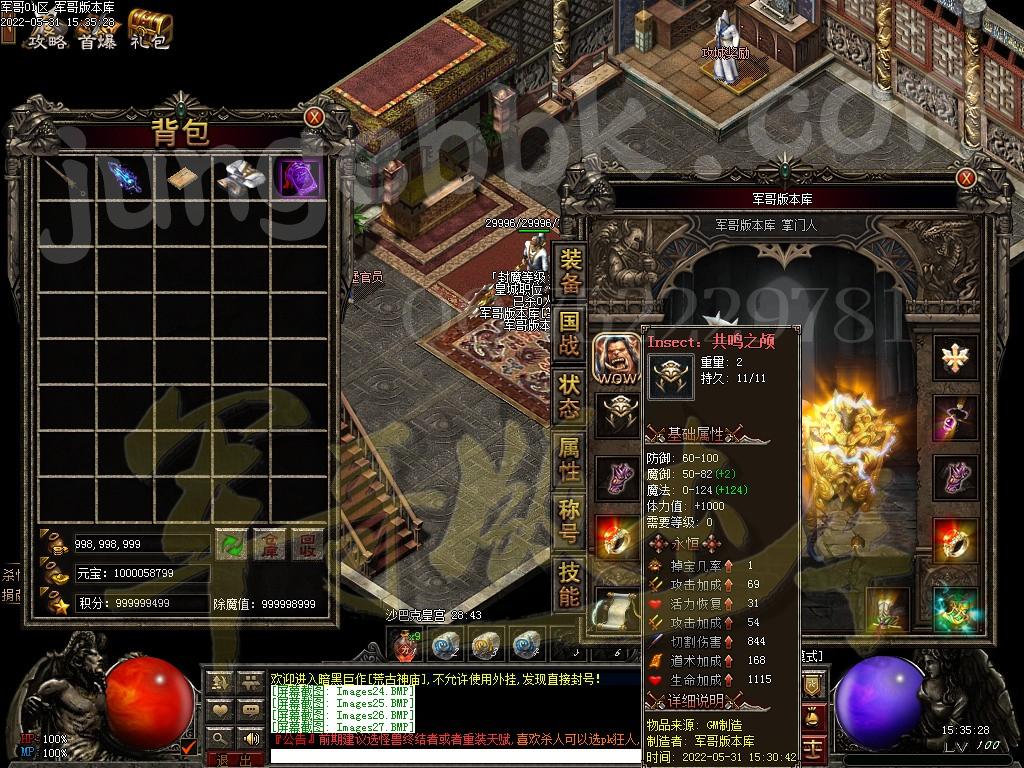Select the purple talisman item in backpack

click(x=298, y=176)
